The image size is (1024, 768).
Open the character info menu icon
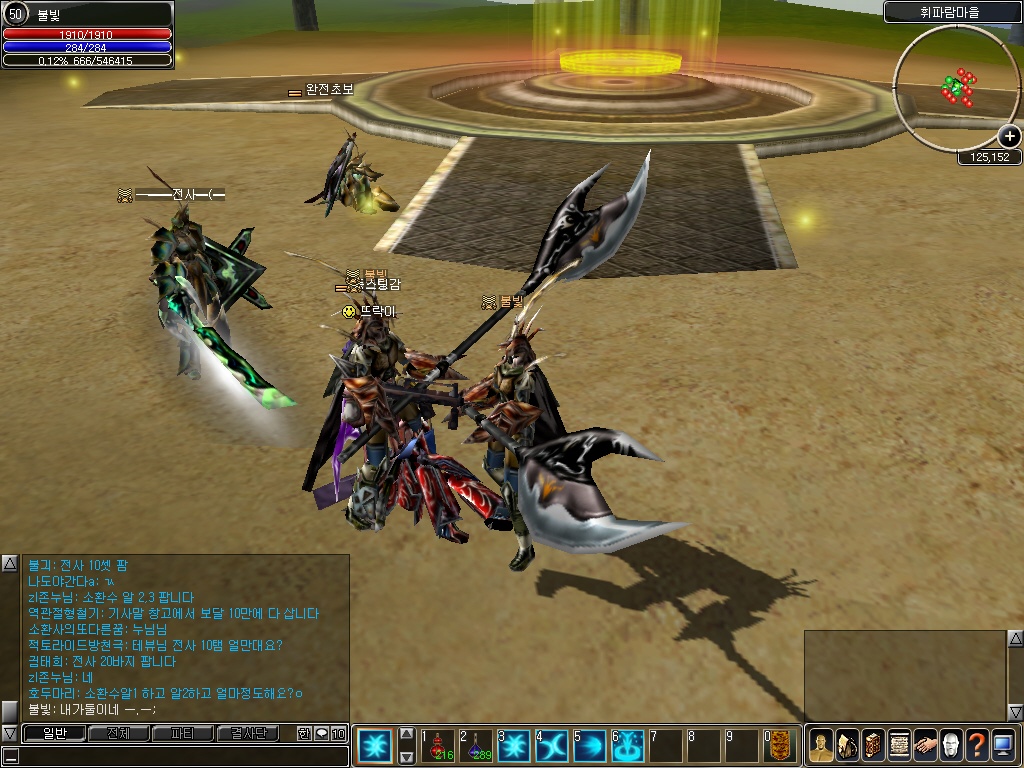tap(821, 746)
